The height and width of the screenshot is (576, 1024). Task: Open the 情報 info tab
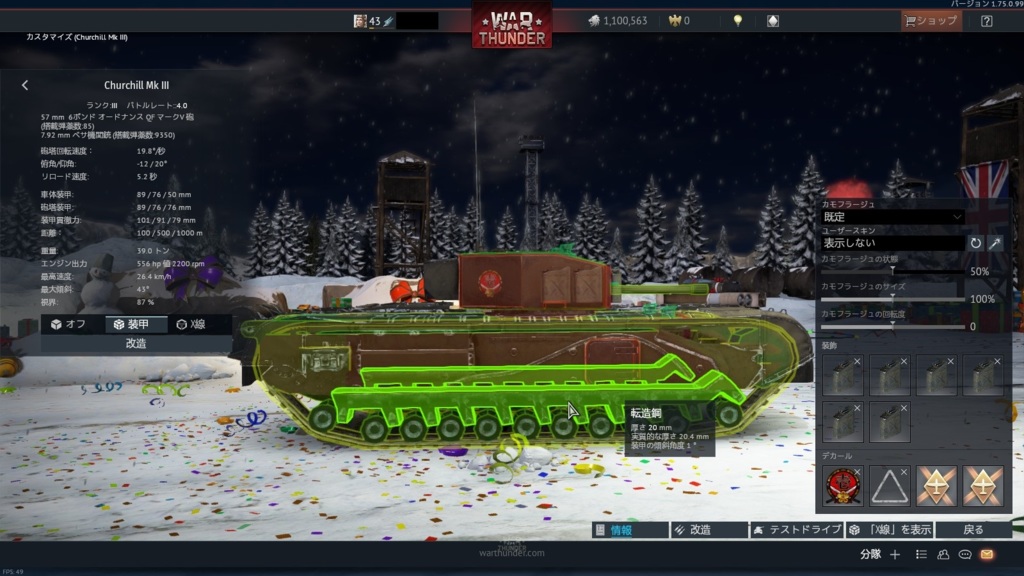(629, 530)
